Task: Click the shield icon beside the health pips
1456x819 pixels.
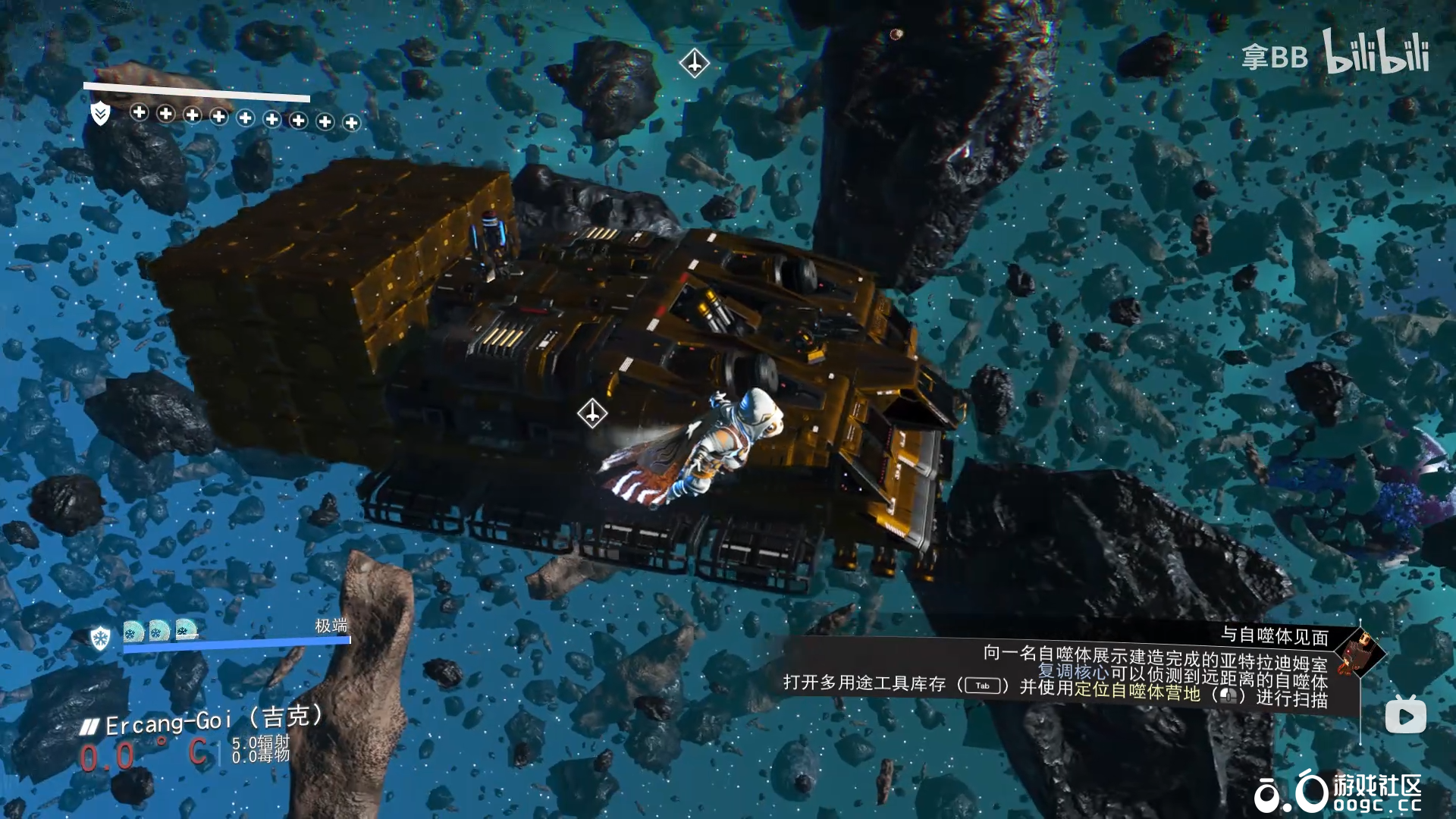Action: (100, 114)
